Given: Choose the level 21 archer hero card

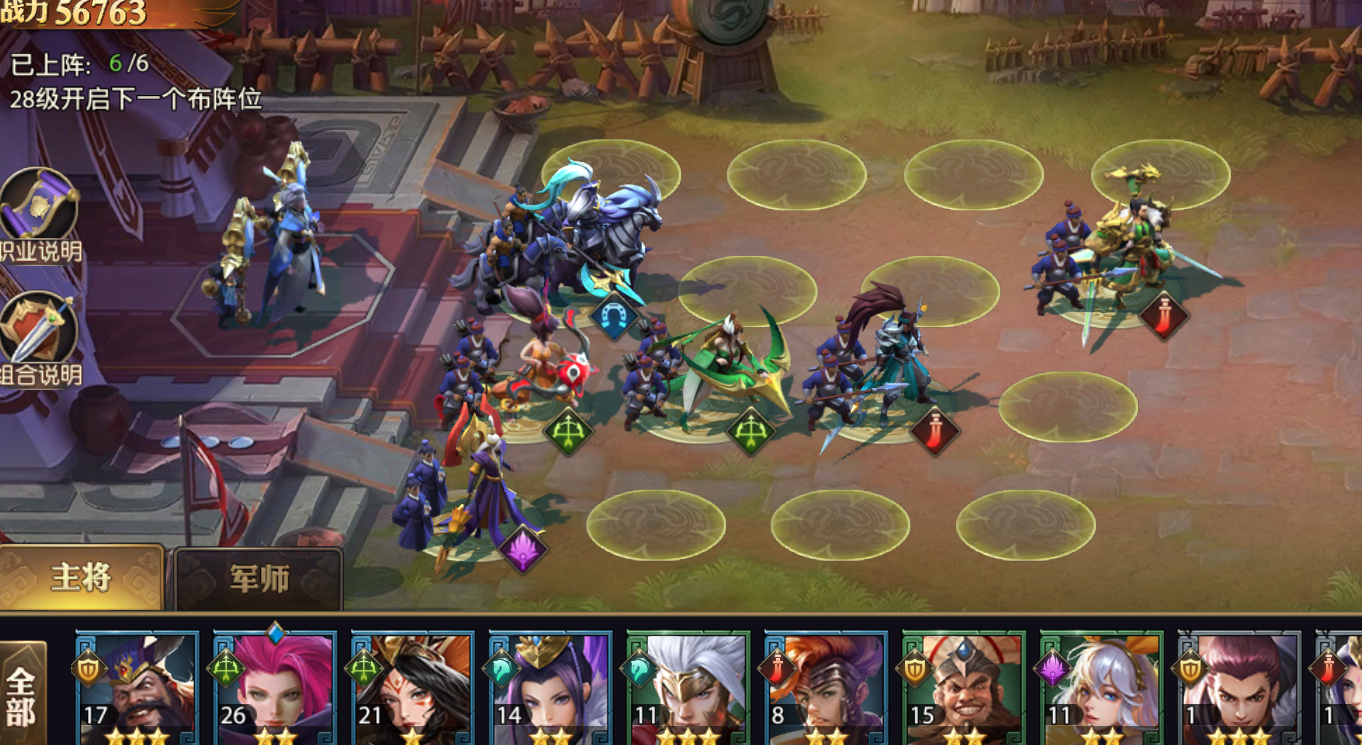Looking at the screenshot, I should 412,689.
